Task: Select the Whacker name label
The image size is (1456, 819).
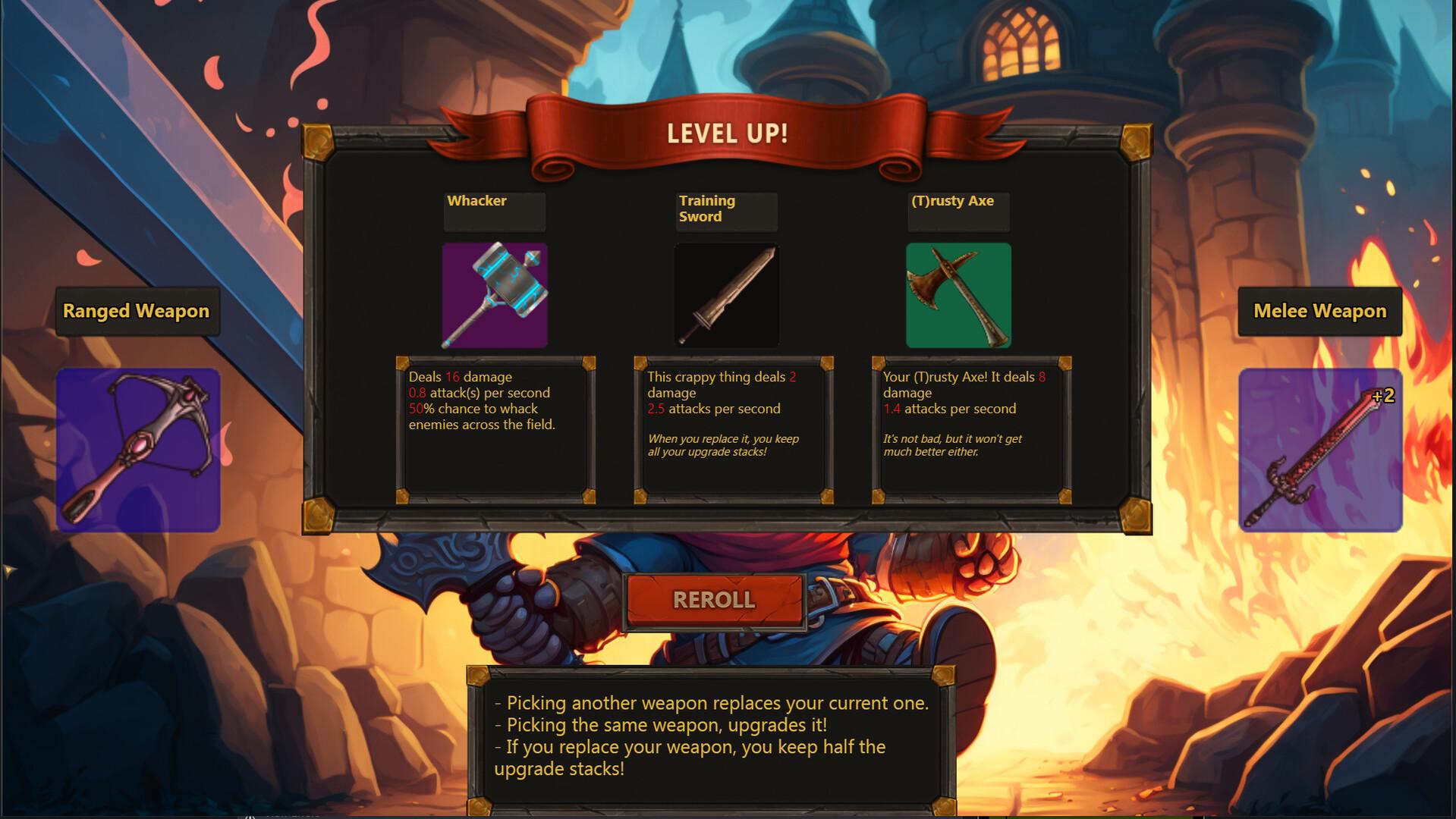Action: click(x=493, y=211)
